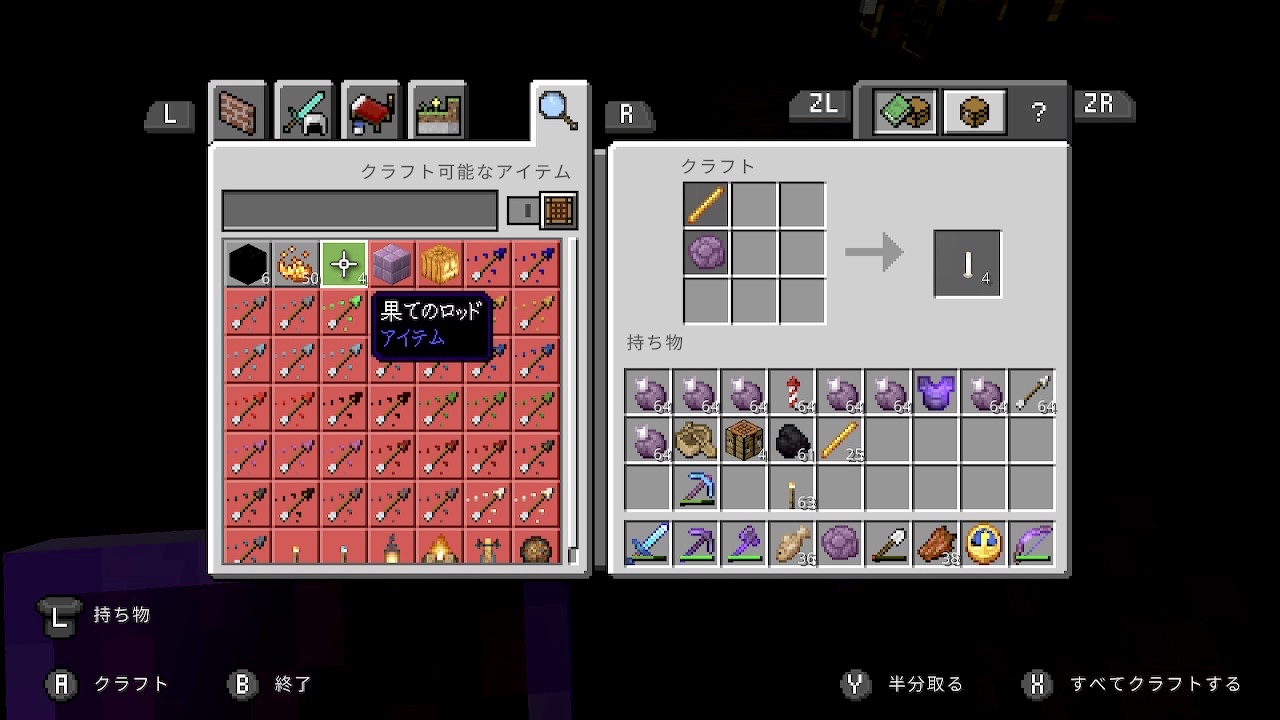The height and width of the screenshot is (720, 1280).
Task: Click the blaze rod in the crafting grid
Action: pos(706,205)
